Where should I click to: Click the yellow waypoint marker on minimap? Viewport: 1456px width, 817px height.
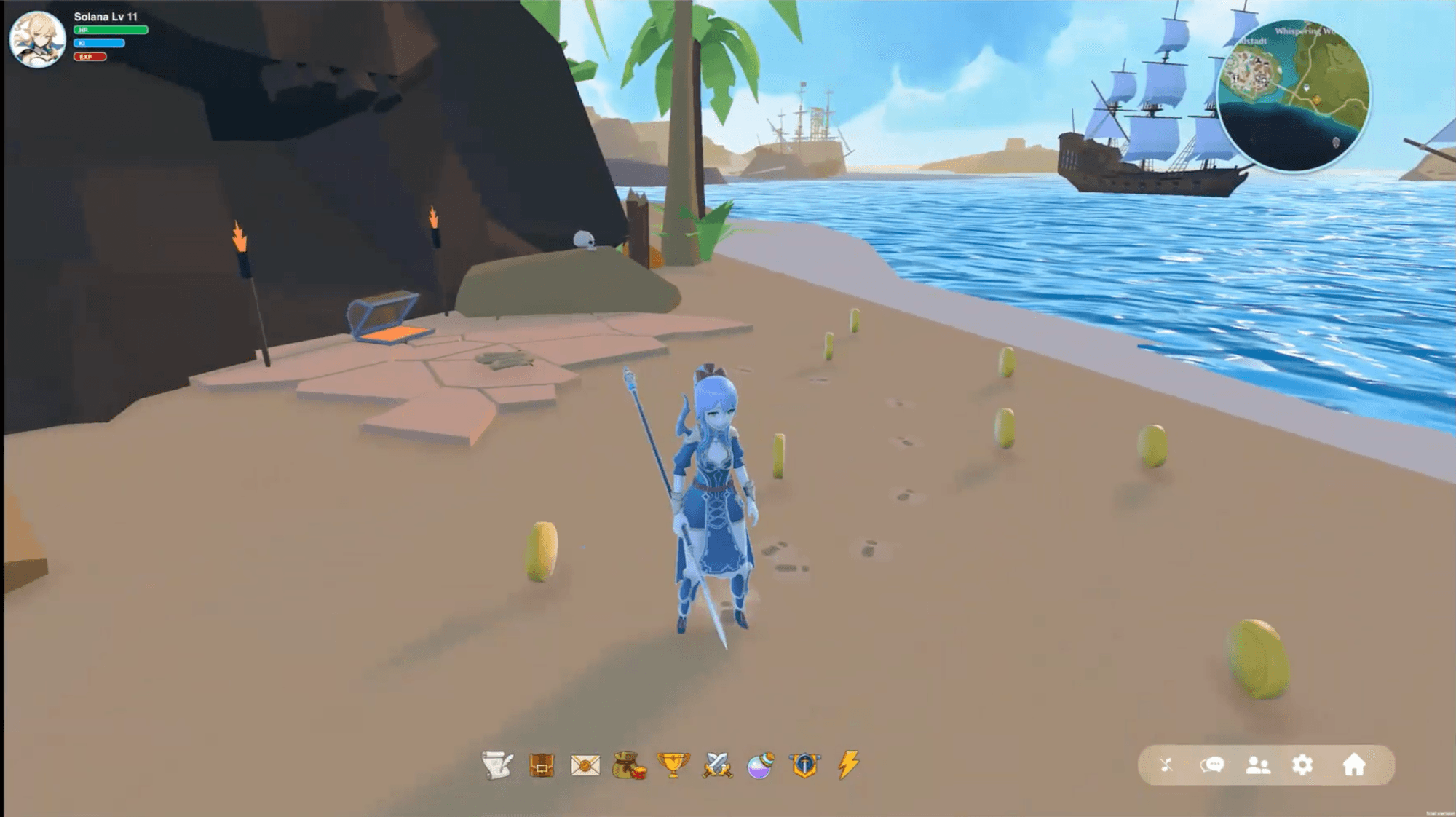coord(1315,99)
